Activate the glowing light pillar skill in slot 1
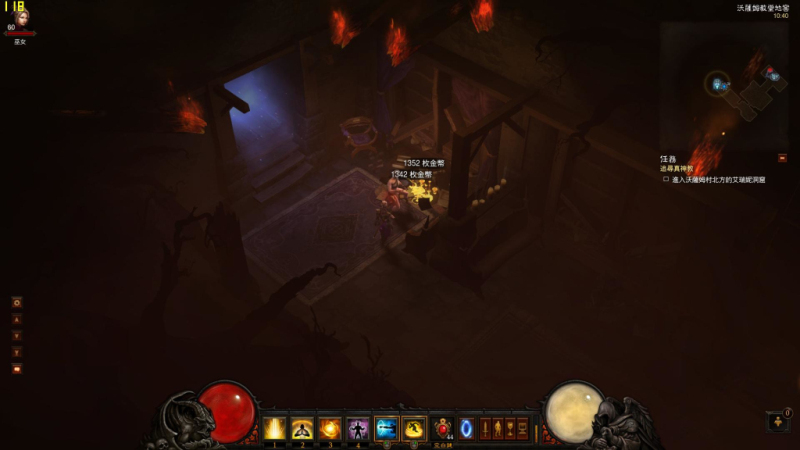Viewport: 800px width, 450px height. (x=274, y=428)
